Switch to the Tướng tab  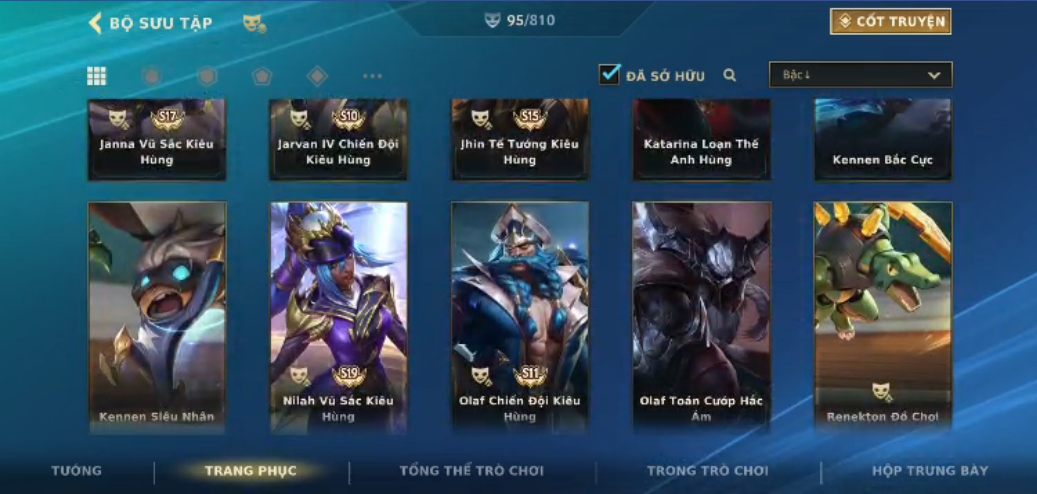[77, 471]
